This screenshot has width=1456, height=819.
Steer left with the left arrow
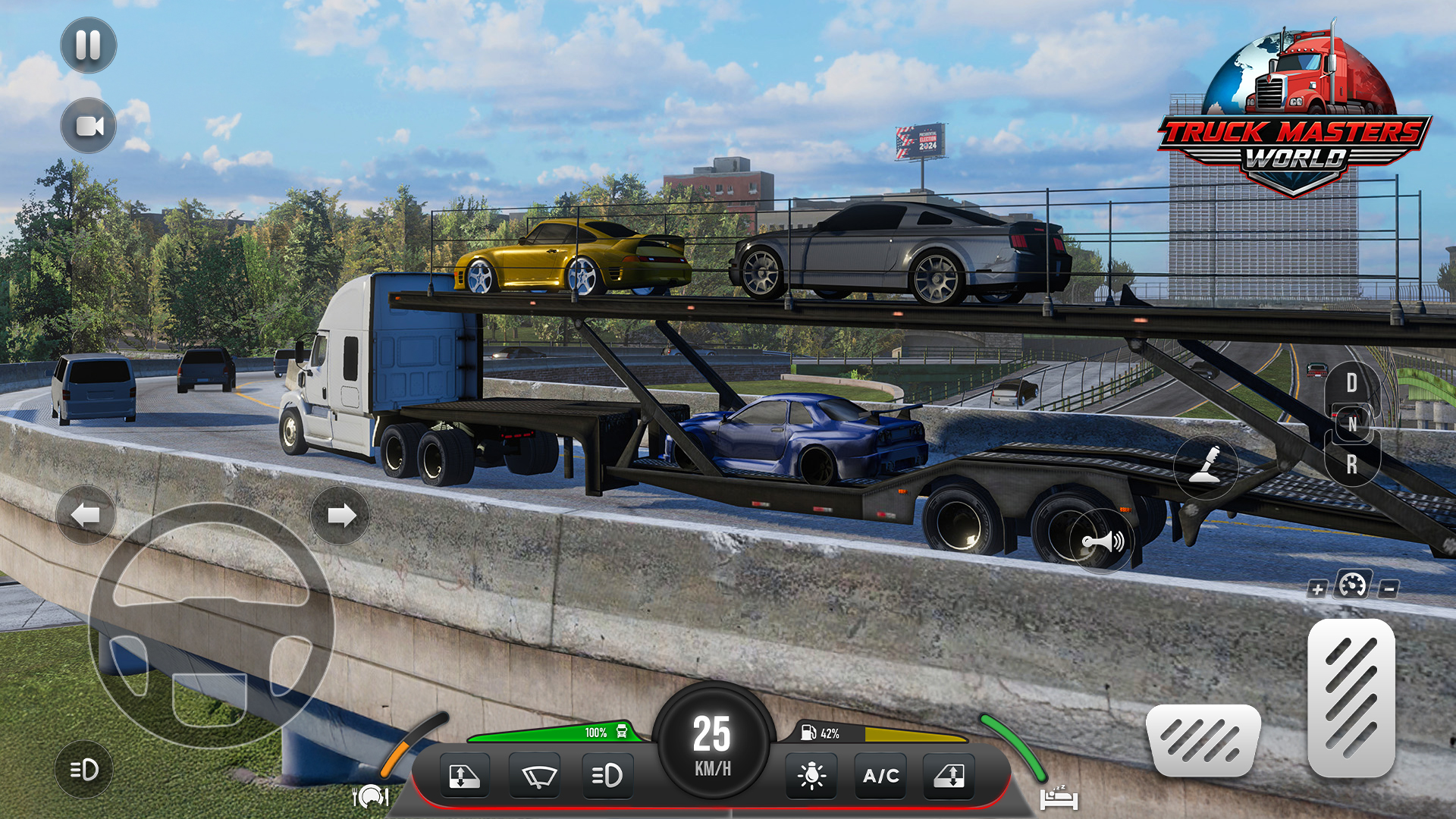click(86, 516)
